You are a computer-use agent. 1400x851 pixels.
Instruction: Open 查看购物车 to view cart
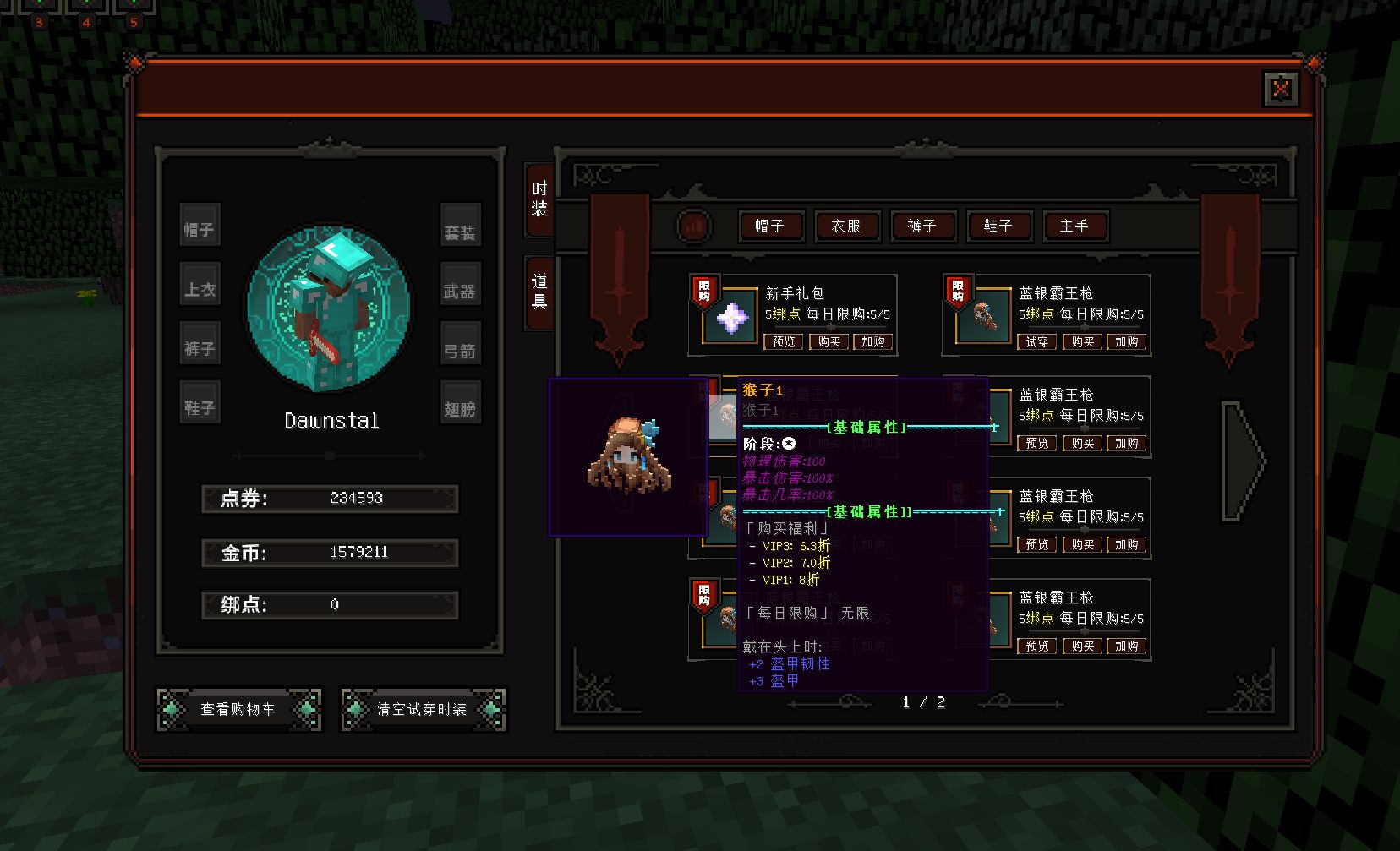[238, 710]
